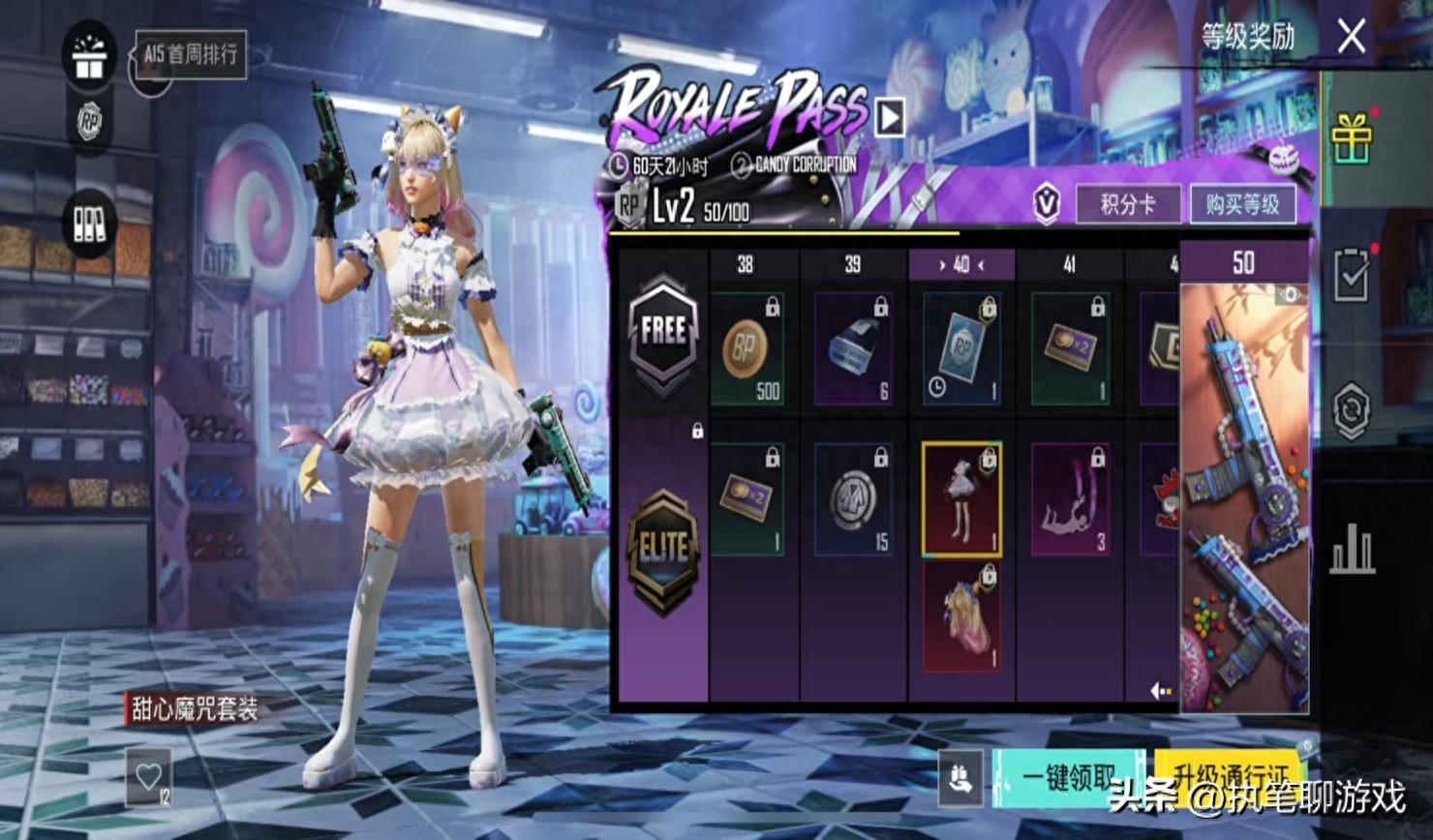Click the 购买等级 buy levels button
This screenshot has height=840, width=1433.
tap(1242, 204)
